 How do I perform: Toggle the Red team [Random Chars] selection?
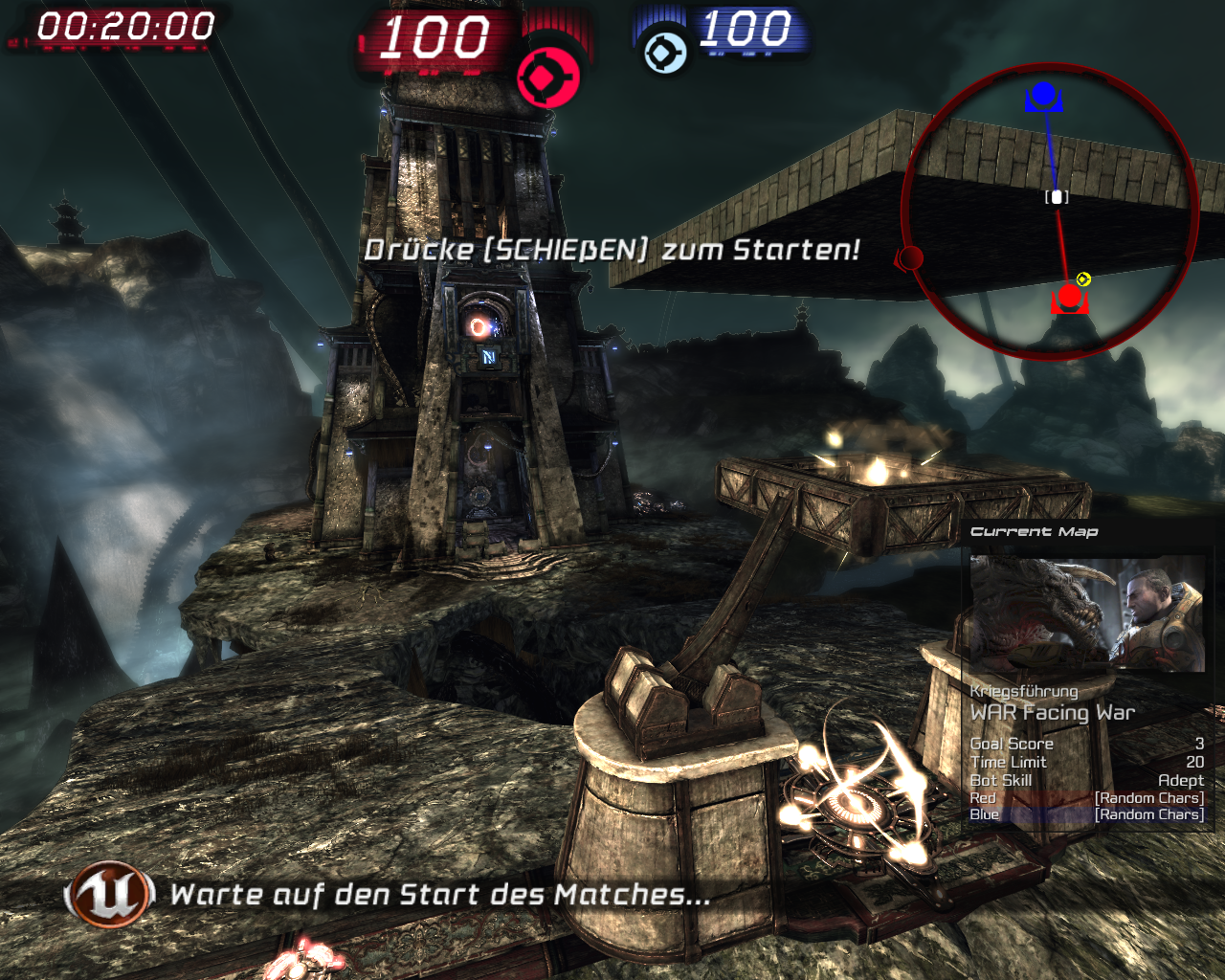(1147, 796)
